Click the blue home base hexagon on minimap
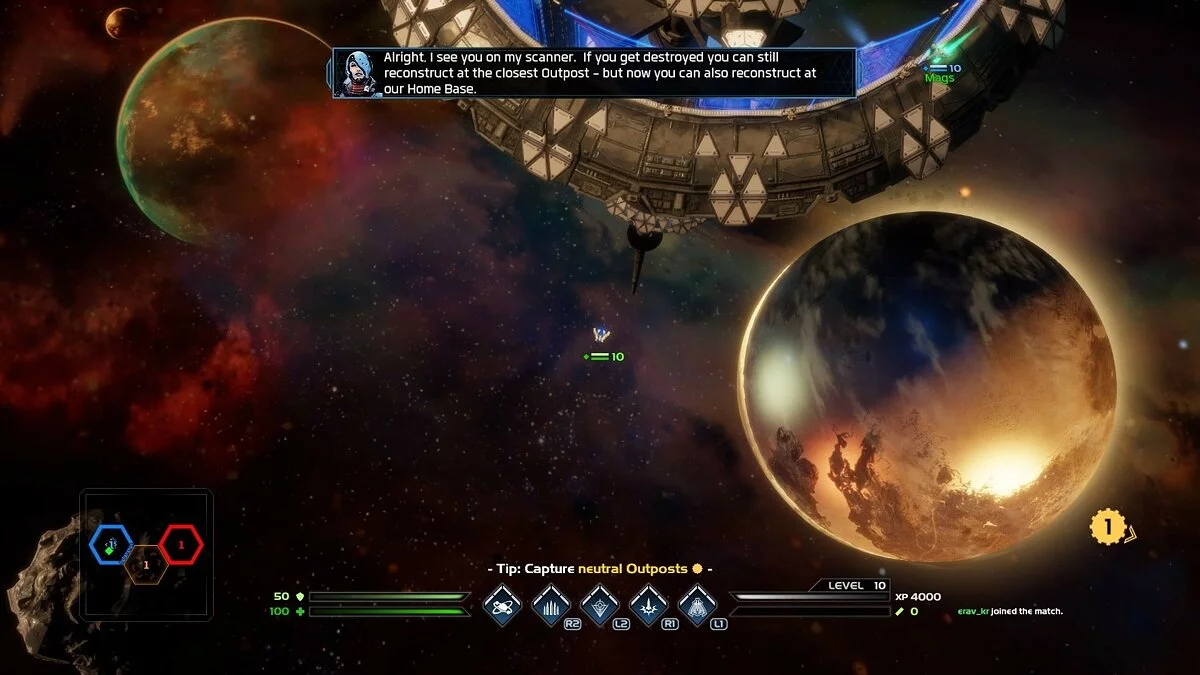 coord(111,545)
